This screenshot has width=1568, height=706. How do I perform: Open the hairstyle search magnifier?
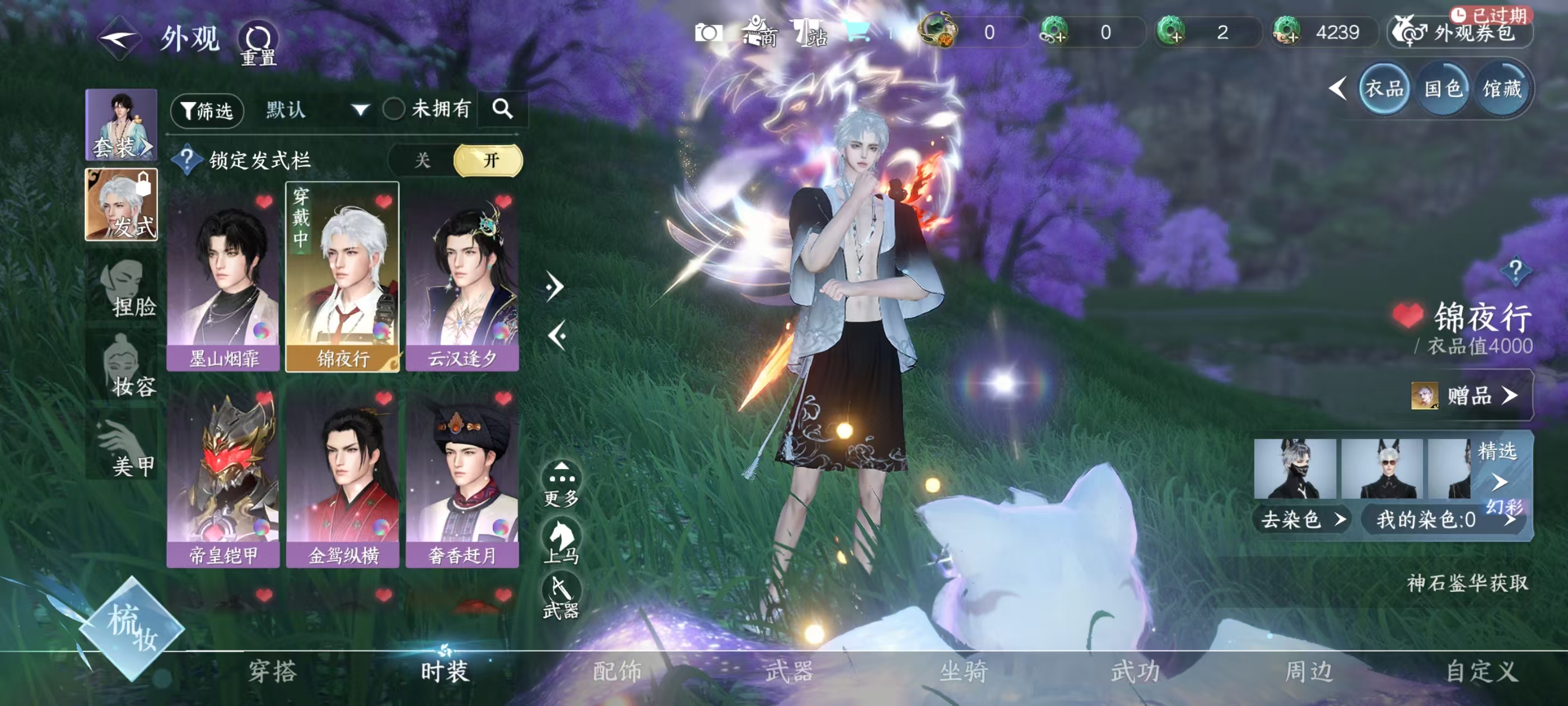click(502, 109)
